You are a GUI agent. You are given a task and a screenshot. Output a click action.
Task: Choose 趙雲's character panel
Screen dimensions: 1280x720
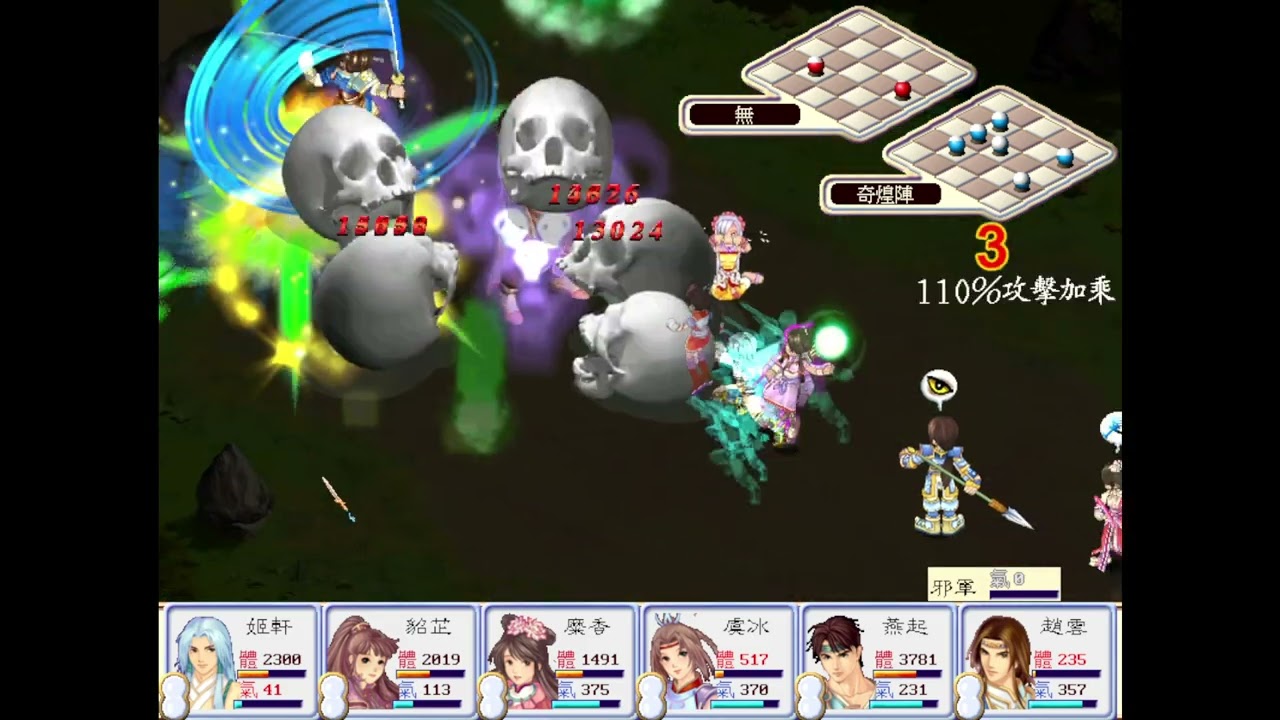coord(1037,660)
